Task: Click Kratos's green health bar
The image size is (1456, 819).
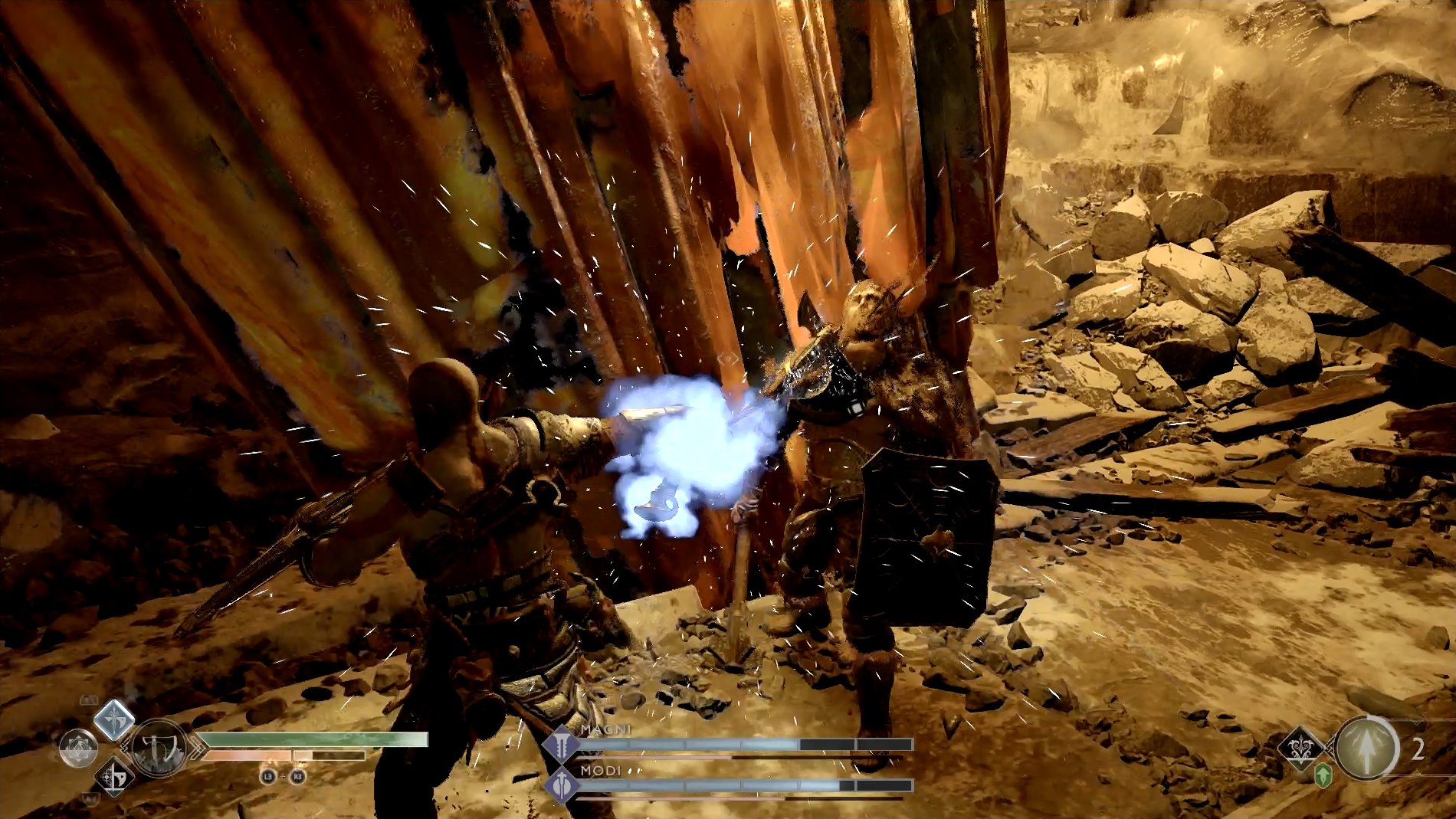Action: click(x=307, y=739)
